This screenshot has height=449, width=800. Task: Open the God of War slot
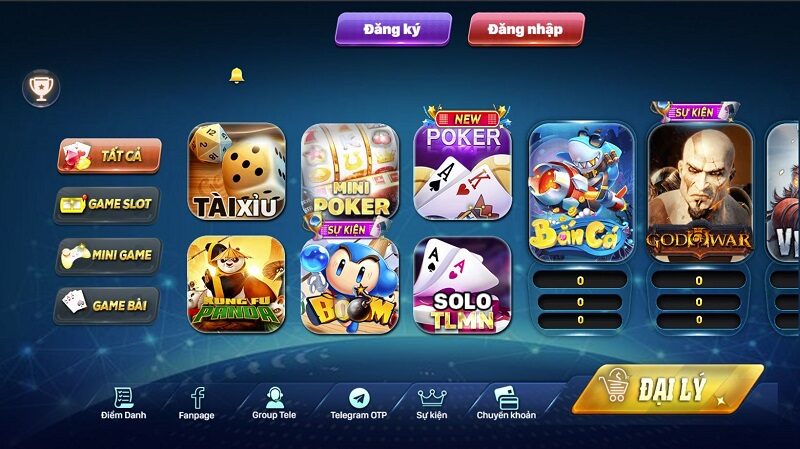coord(699,190)
